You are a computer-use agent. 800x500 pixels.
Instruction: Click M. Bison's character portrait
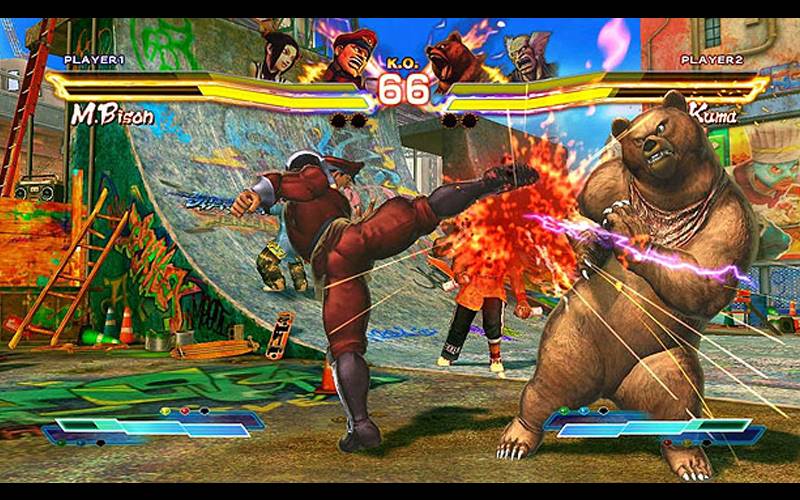(x=346, y=58)
